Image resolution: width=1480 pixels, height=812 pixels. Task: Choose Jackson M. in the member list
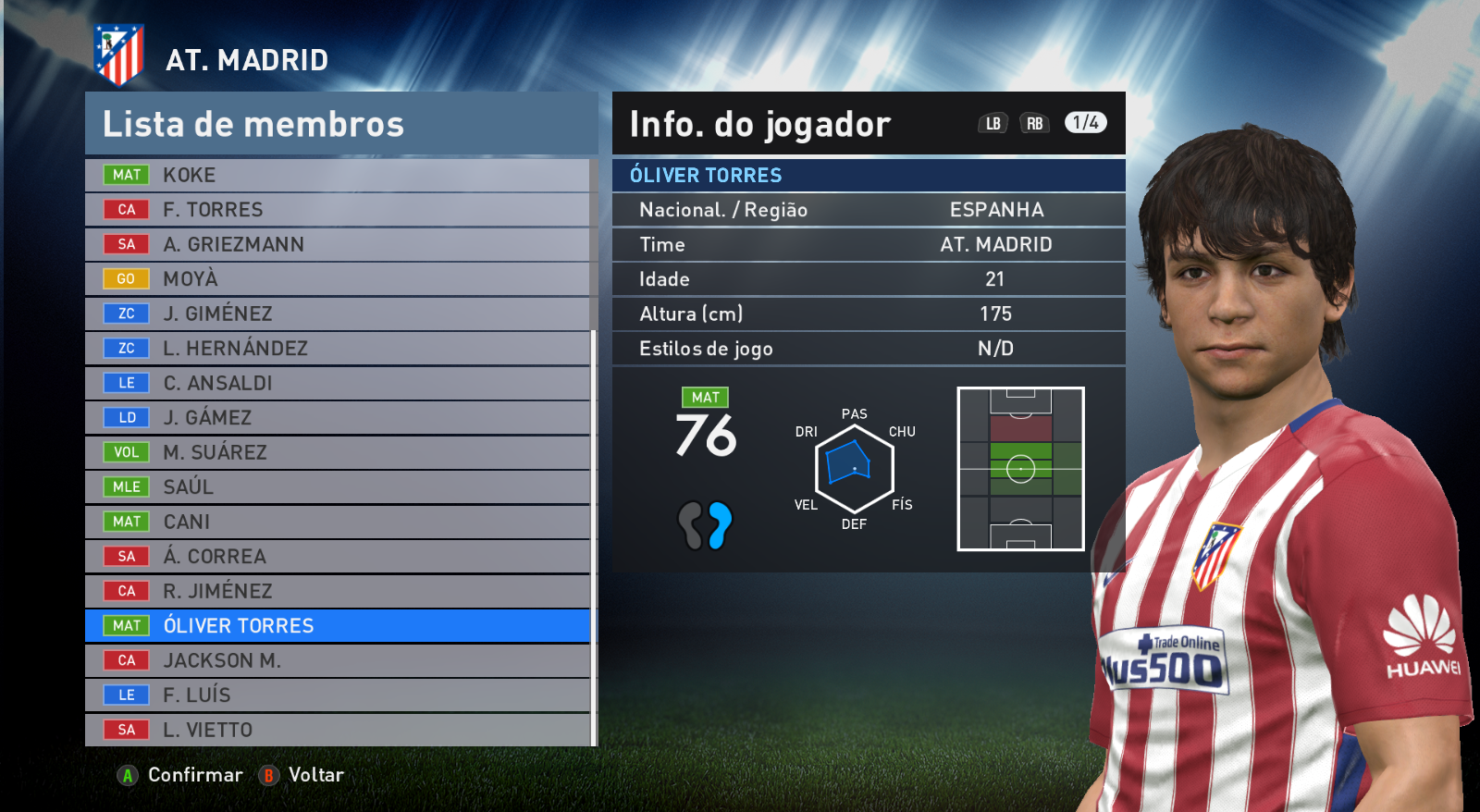337,660
